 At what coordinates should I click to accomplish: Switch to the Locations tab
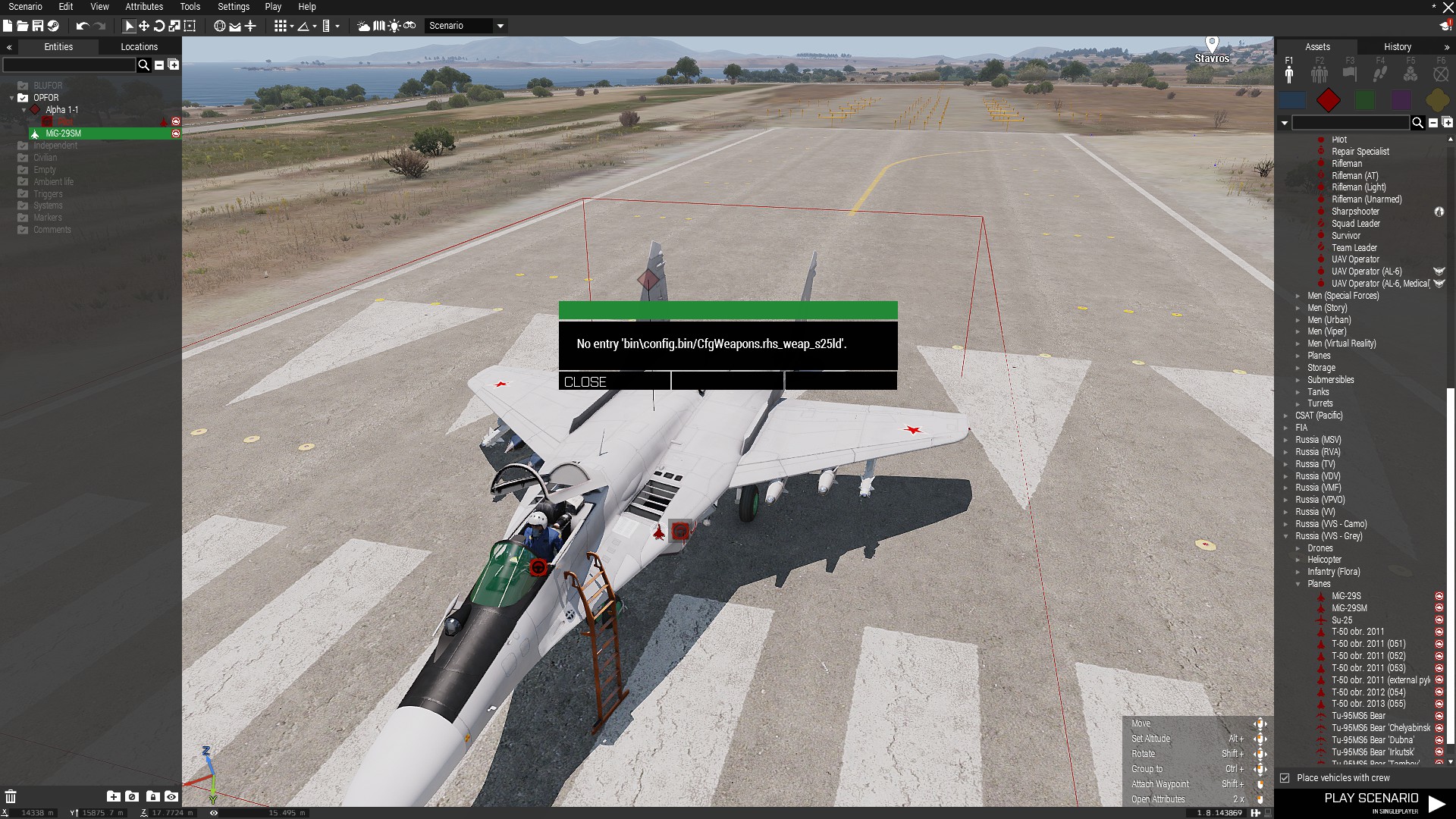139,47
